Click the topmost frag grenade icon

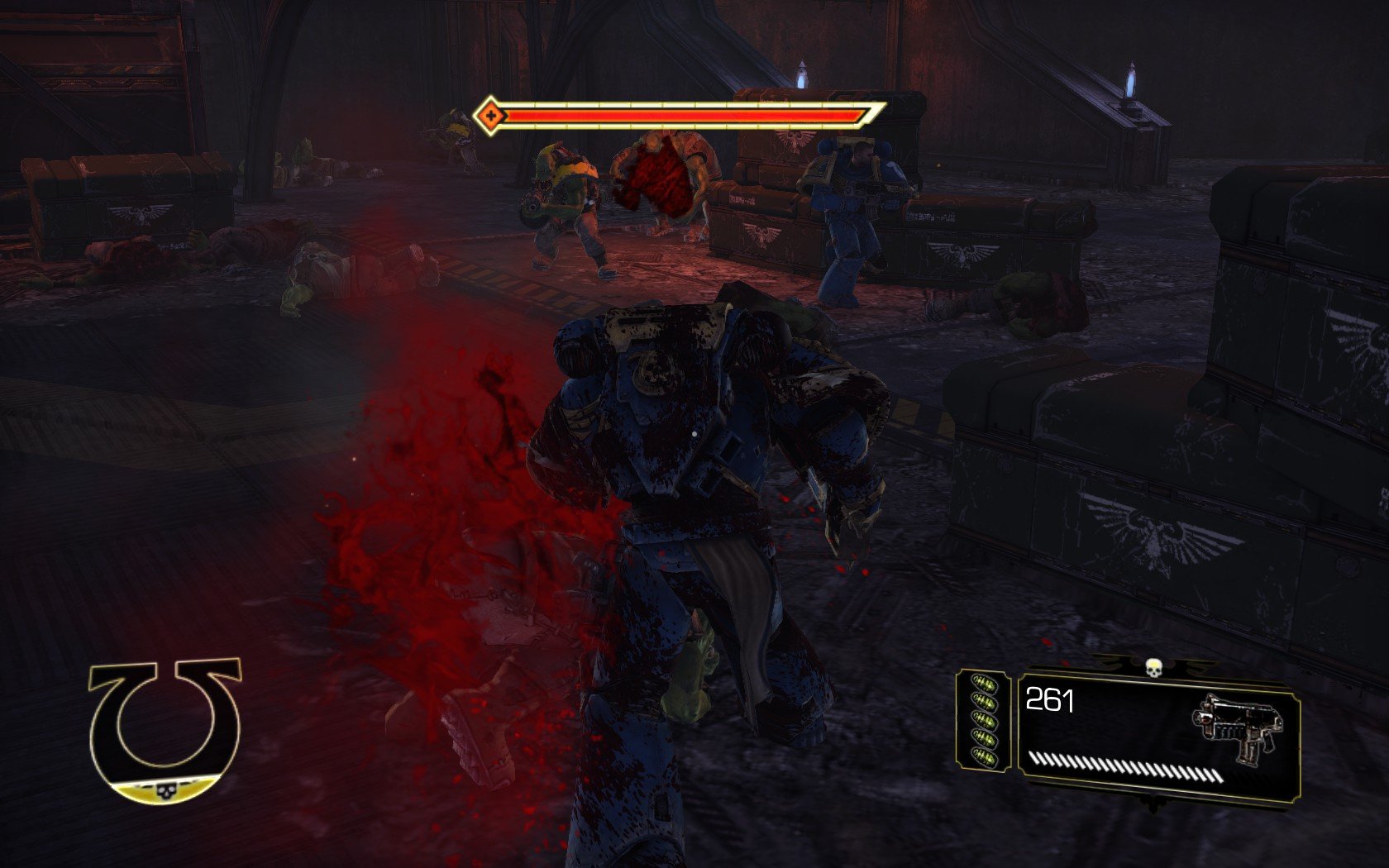tap(984, 684)
